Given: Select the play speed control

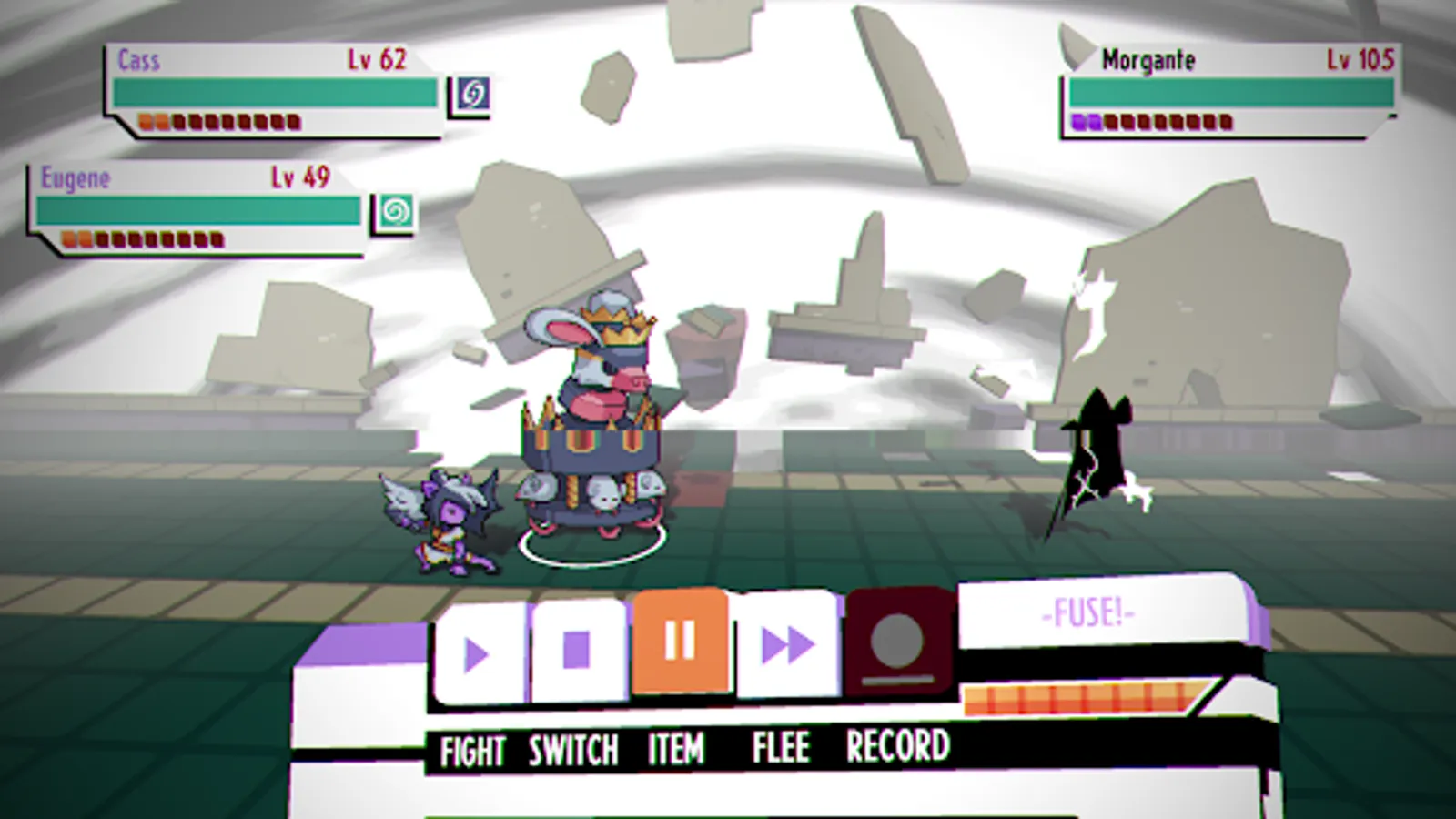Looking at the screenshot, I should pos(477,649).
